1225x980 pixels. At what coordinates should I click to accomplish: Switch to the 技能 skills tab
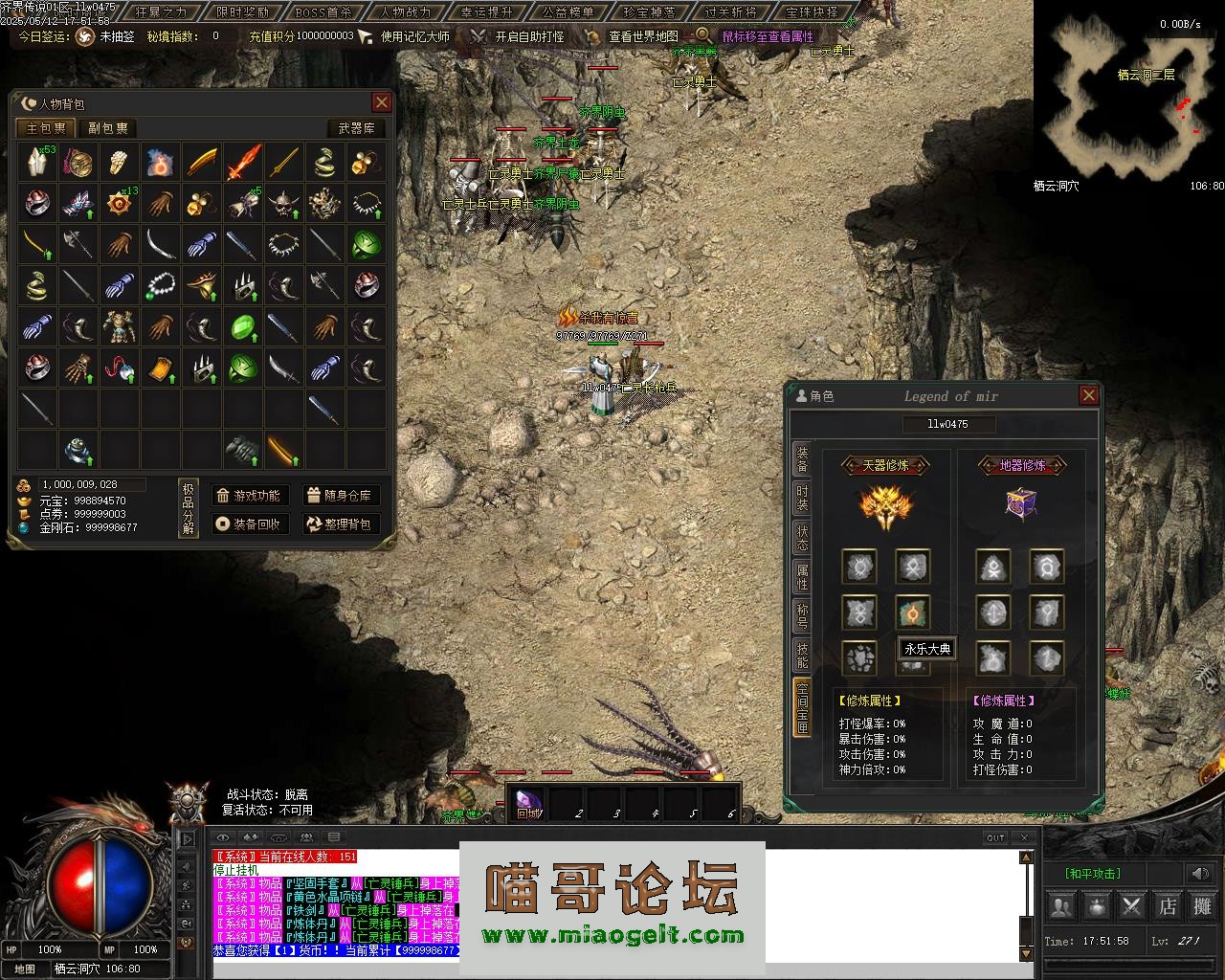pos(802,656)
